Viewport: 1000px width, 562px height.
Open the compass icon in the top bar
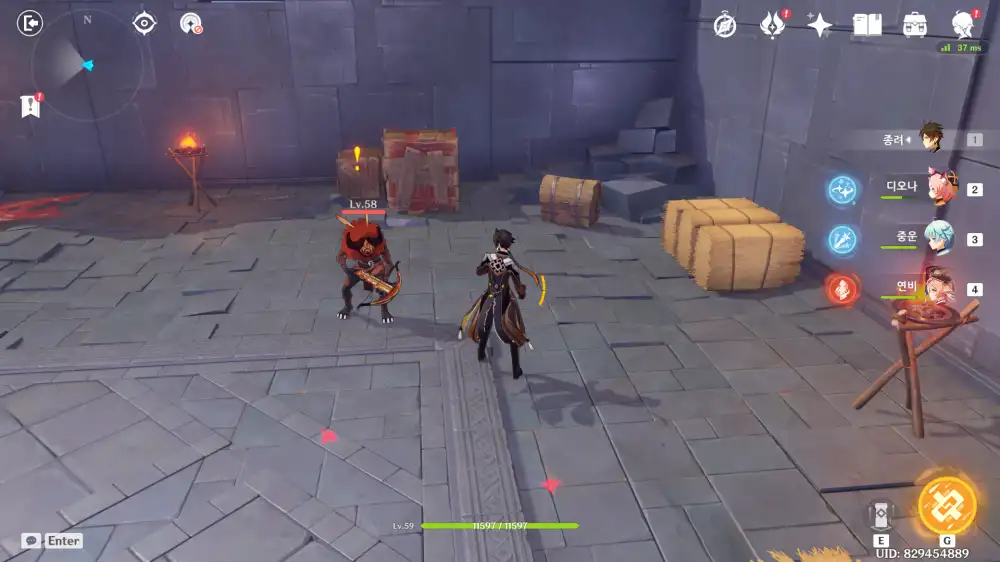point(725,26)
